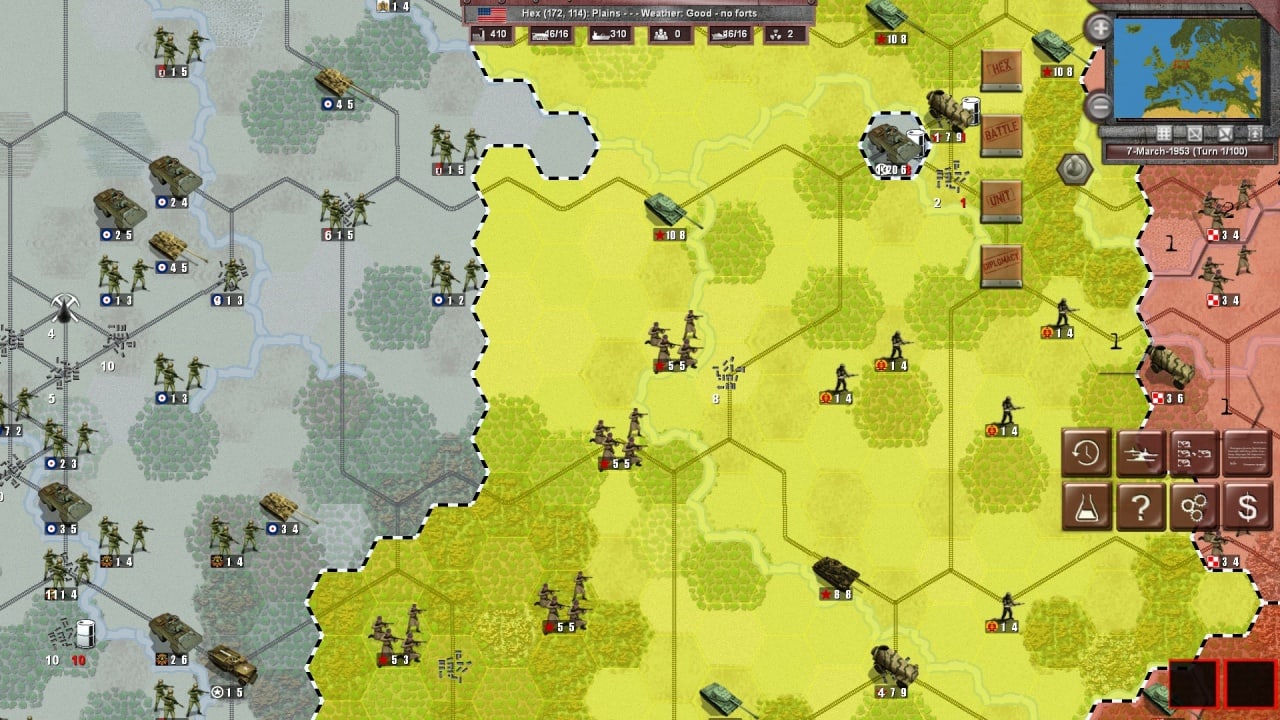Open help with the question mark button
This screenshot has width=1280, height=720.
[x=1140, y=507]
